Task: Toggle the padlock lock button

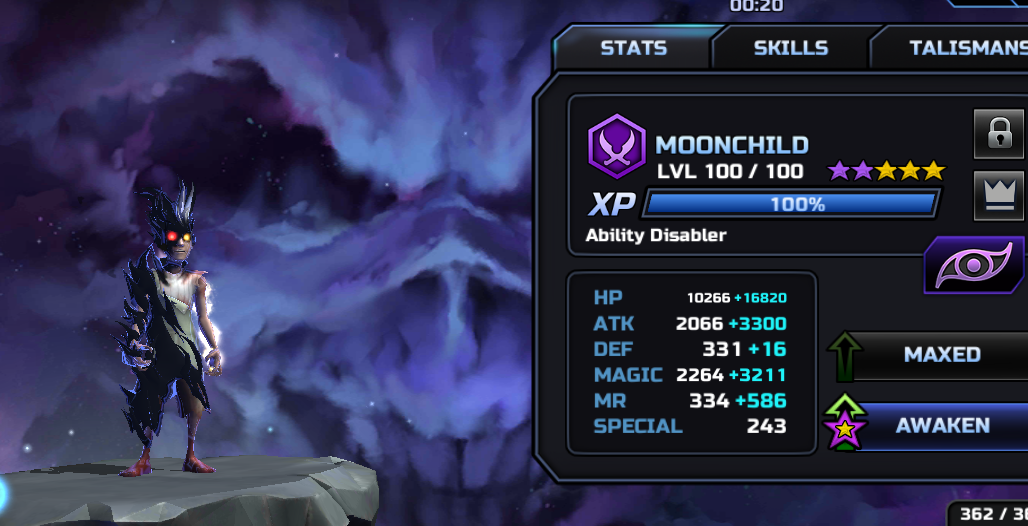Action: (x=998, y=135)
